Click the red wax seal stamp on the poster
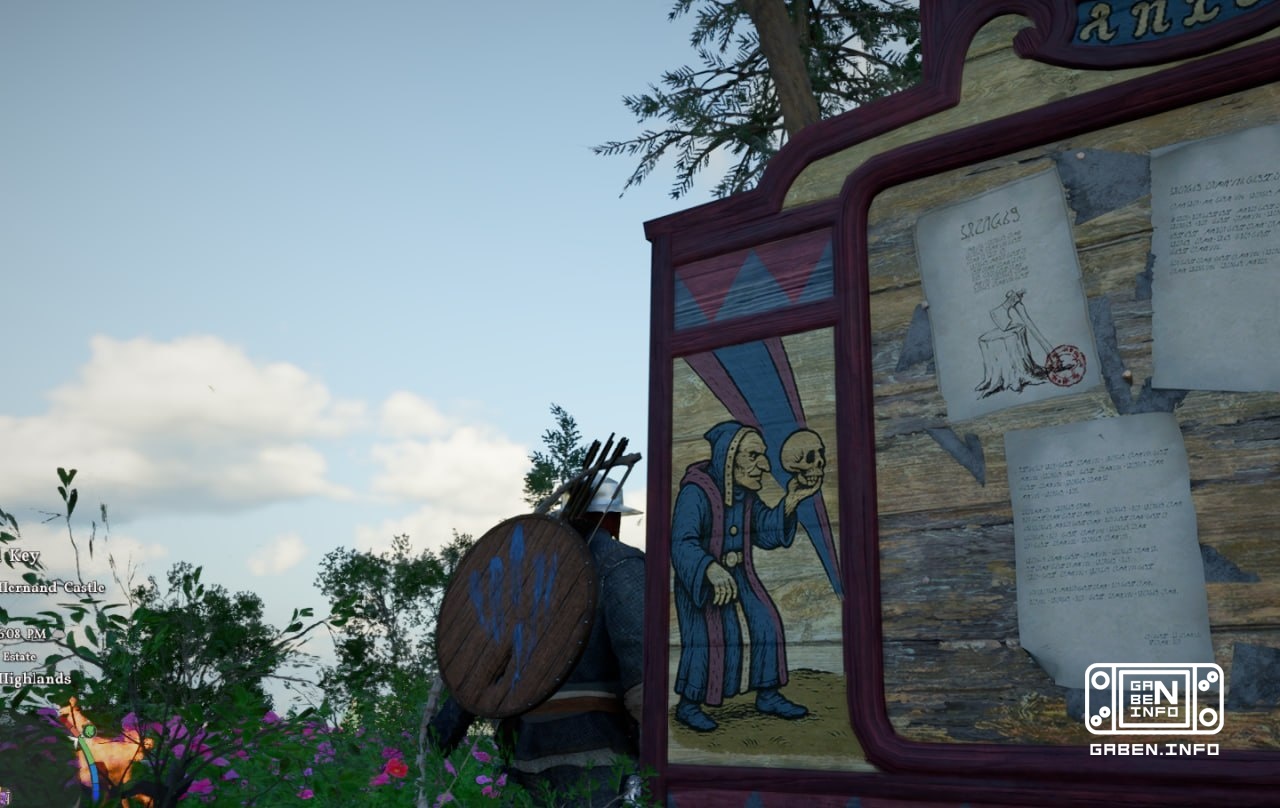 click(1065, 365)
